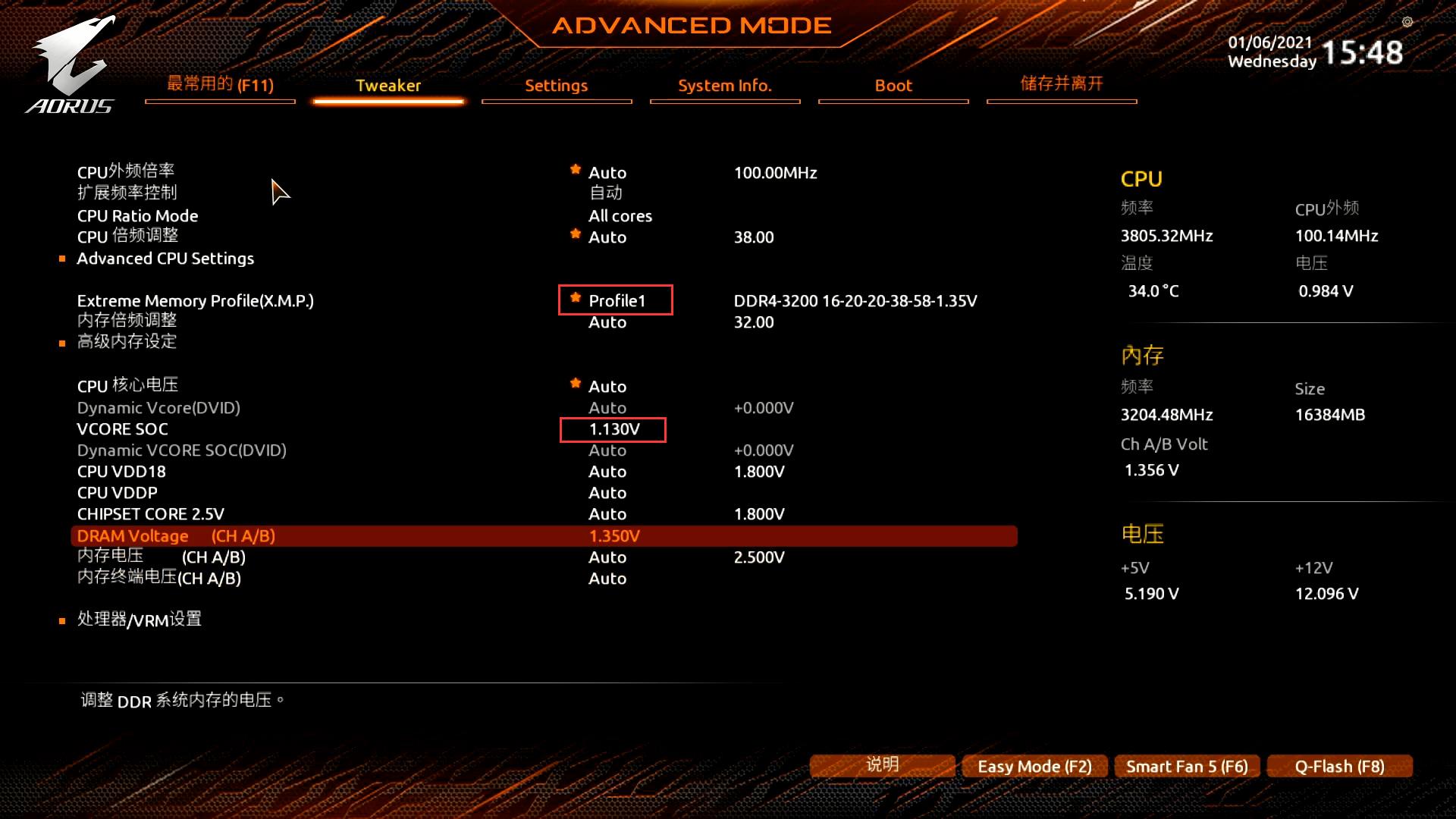
Task: Open the CPU Ratio Mode 'All cores' selector
Action: click(620, 215)
